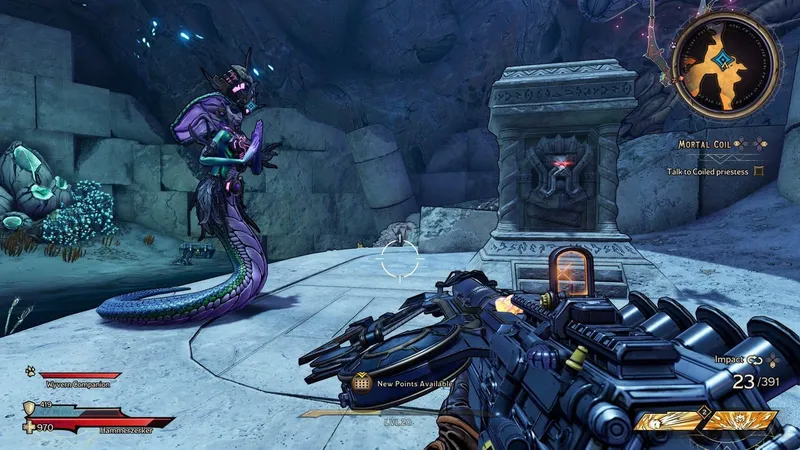800x450 pixels.
Task: Click the Talk to Coiled priestess objective
Action: click(x=710, y=171)
